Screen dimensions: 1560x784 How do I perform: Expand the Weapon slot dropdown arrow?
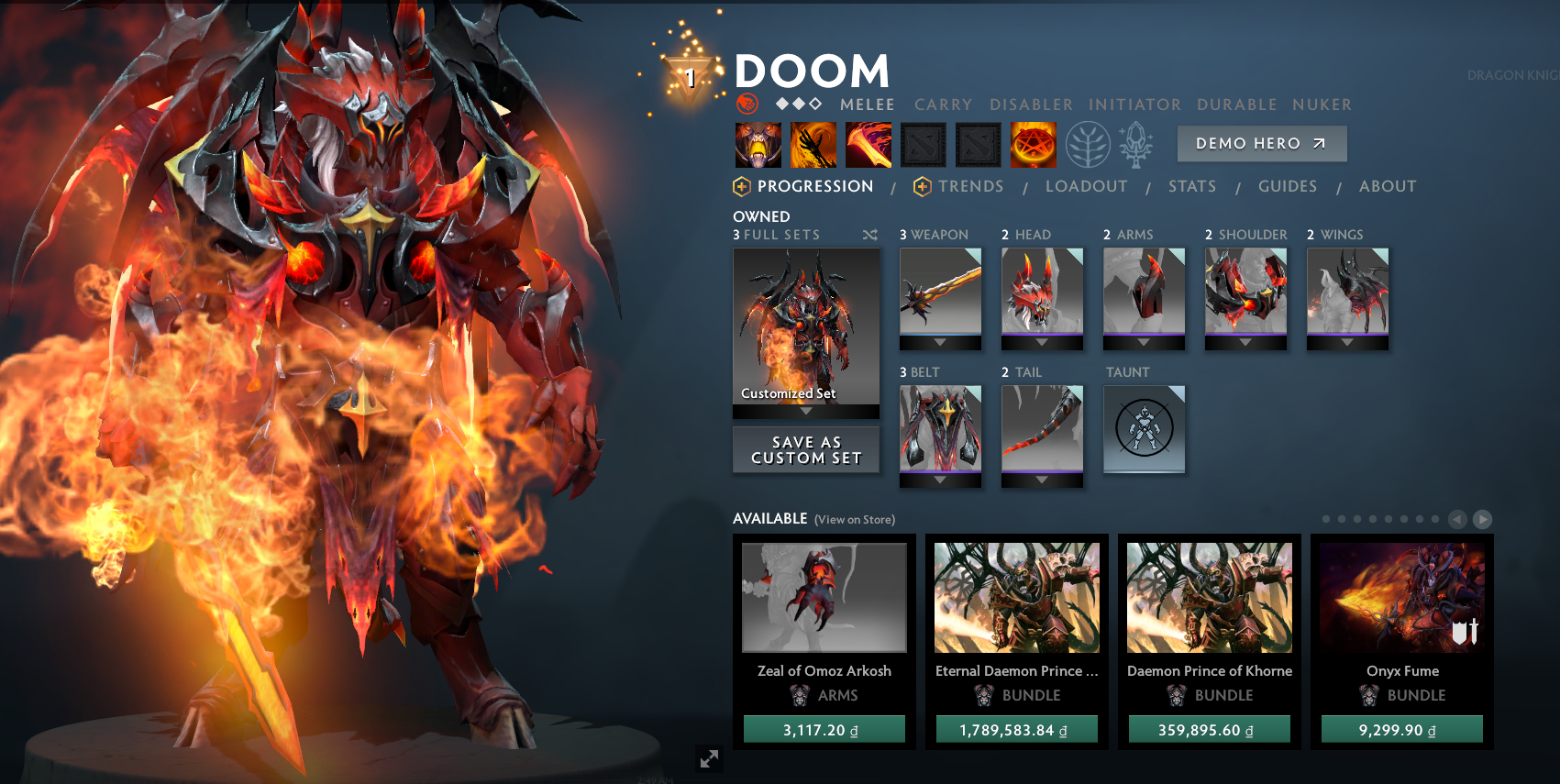940,340
